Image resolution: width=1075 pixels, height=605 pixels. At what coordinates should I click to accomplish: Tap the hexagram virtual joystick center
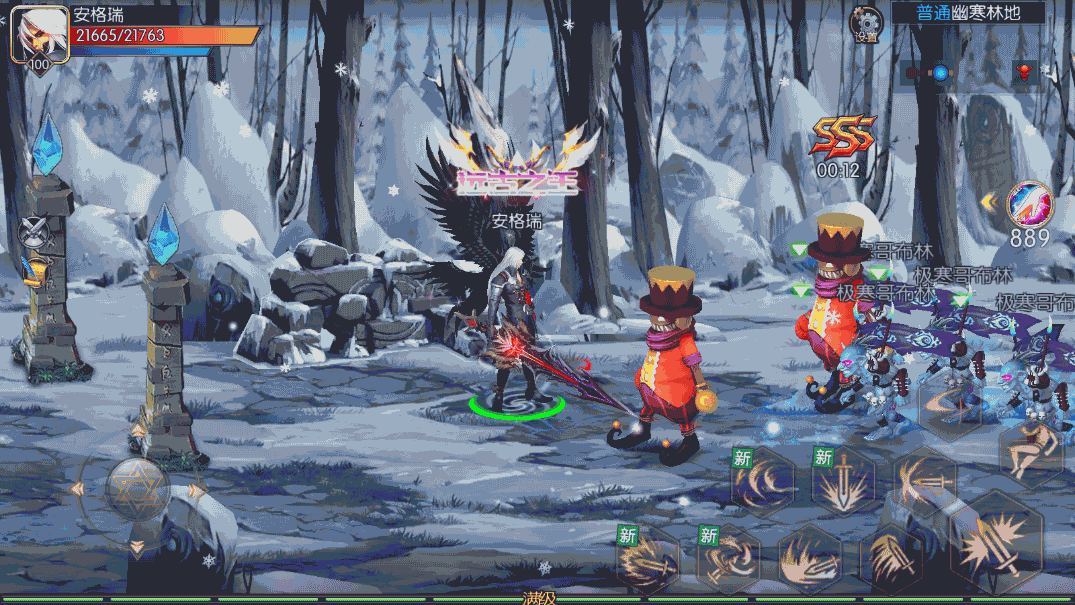(x=138, y=490)
